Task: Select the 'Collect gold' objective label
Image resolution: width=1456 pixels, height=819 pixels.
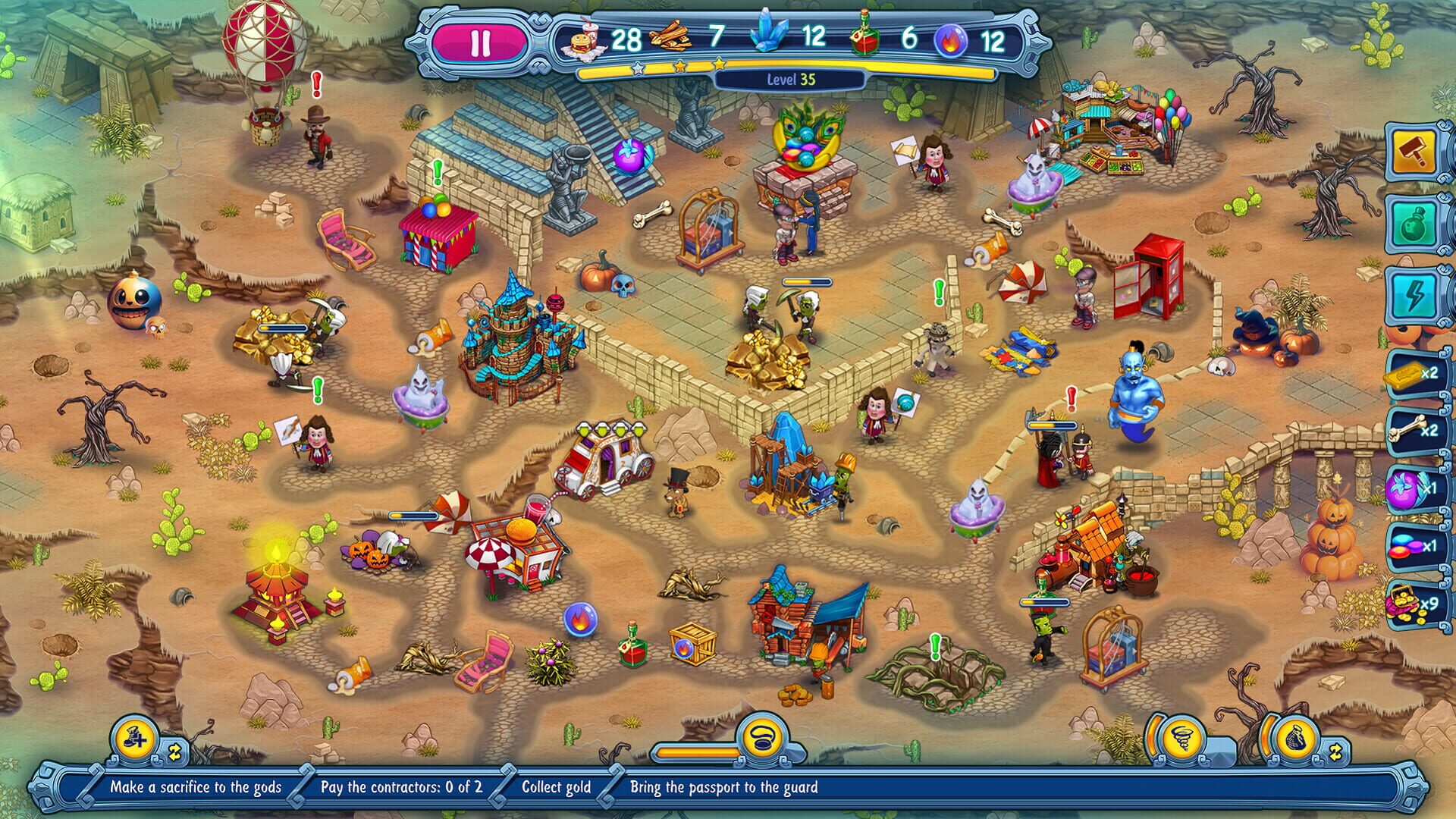Action: (556, 788)
